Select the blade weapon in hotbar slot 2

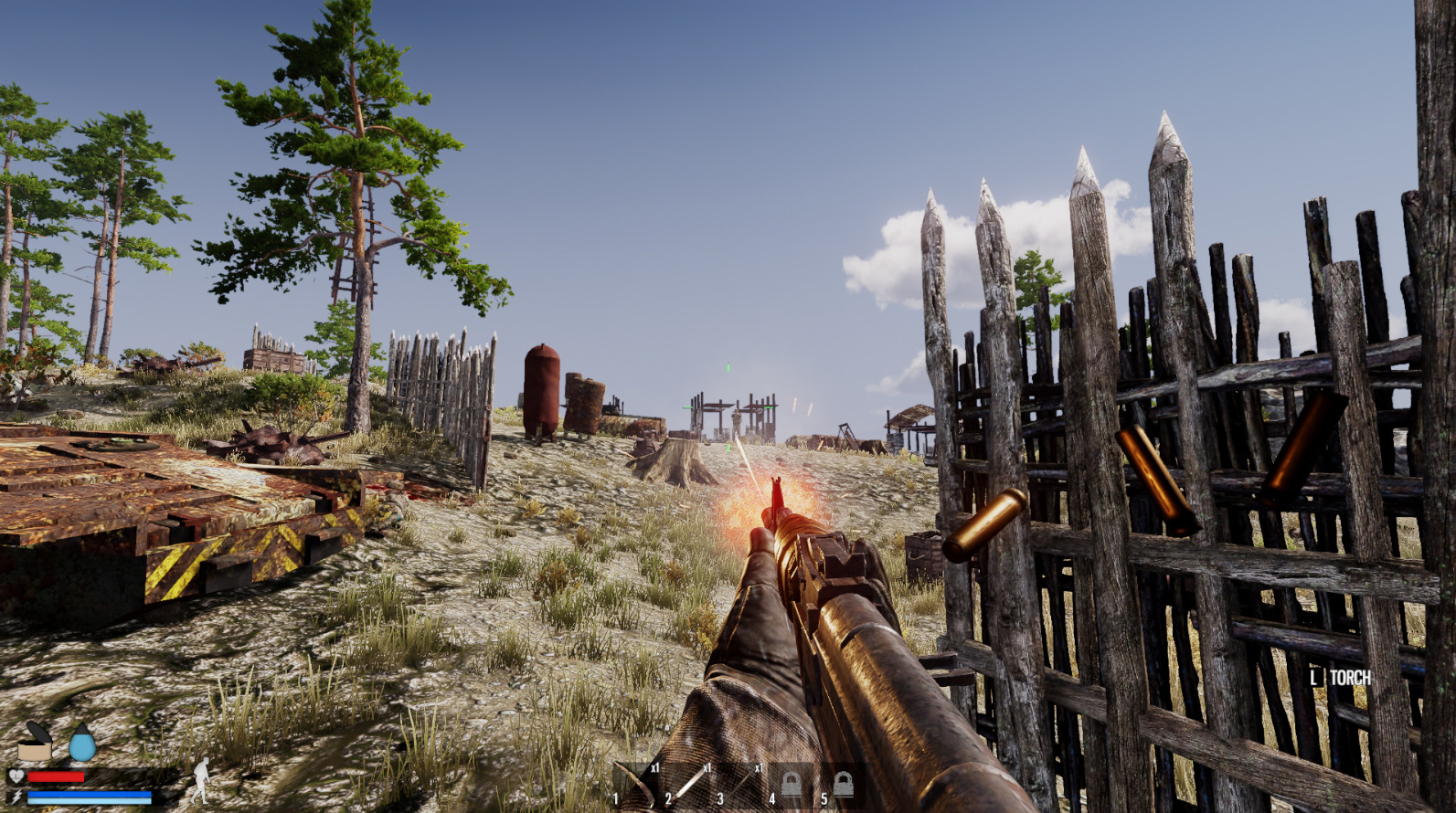coord(687,784)
